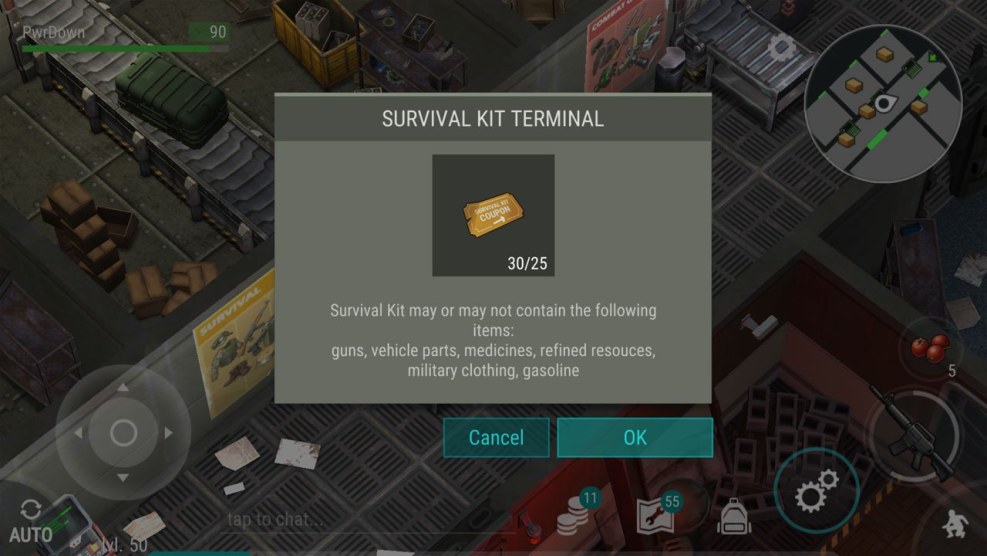Activate the double-gear interact button
Screen dimensions: 987x556
[816, 493]
